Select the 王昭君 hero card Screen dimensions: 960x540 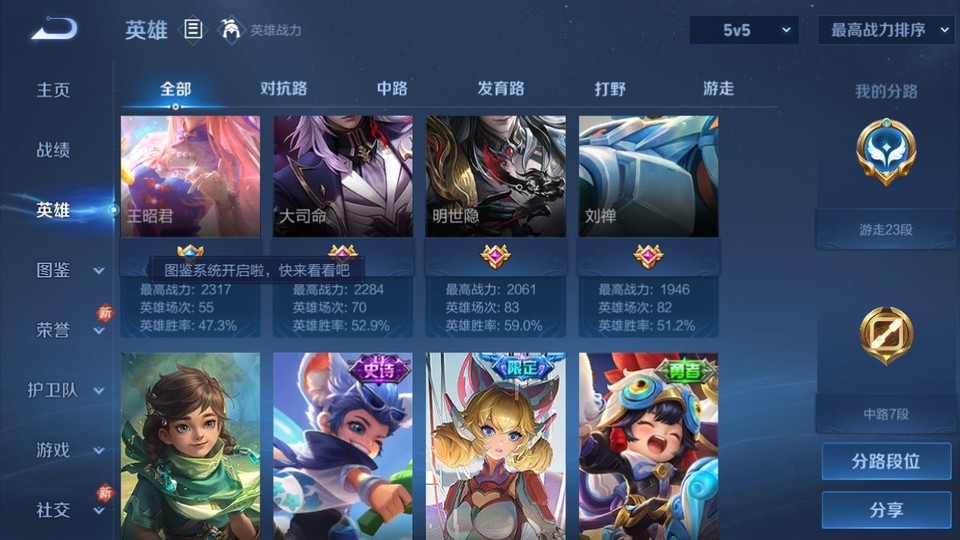pos(190,177)
